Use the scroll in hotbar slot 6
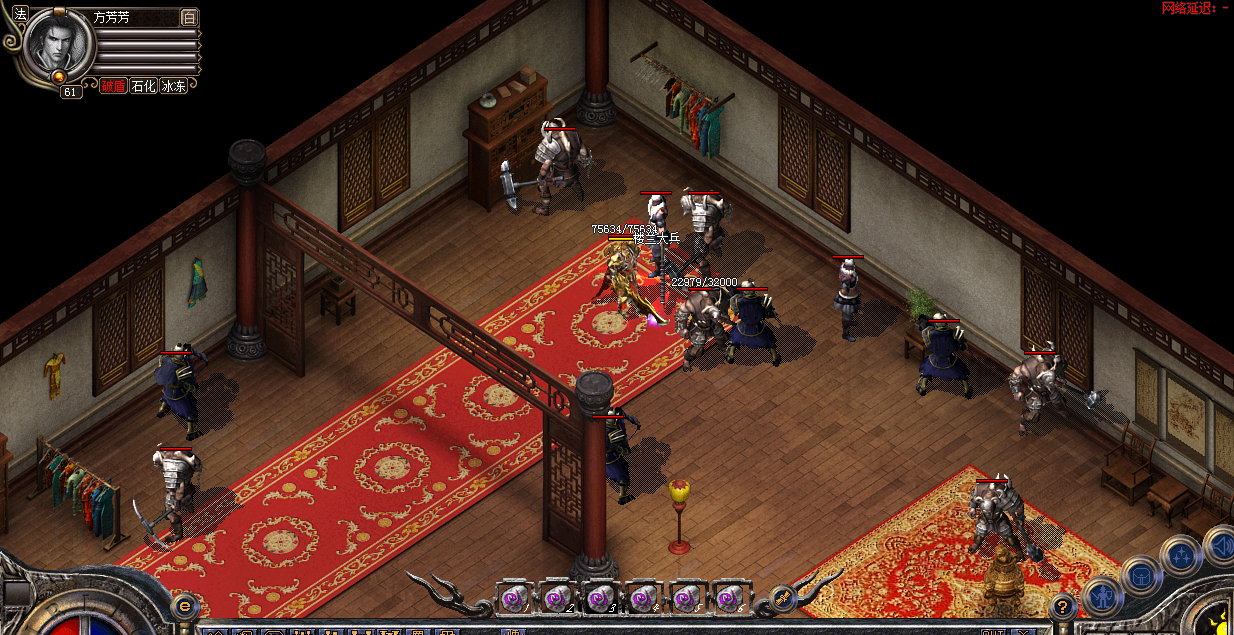Screen dimensions: 1234x635 point(728,598)
